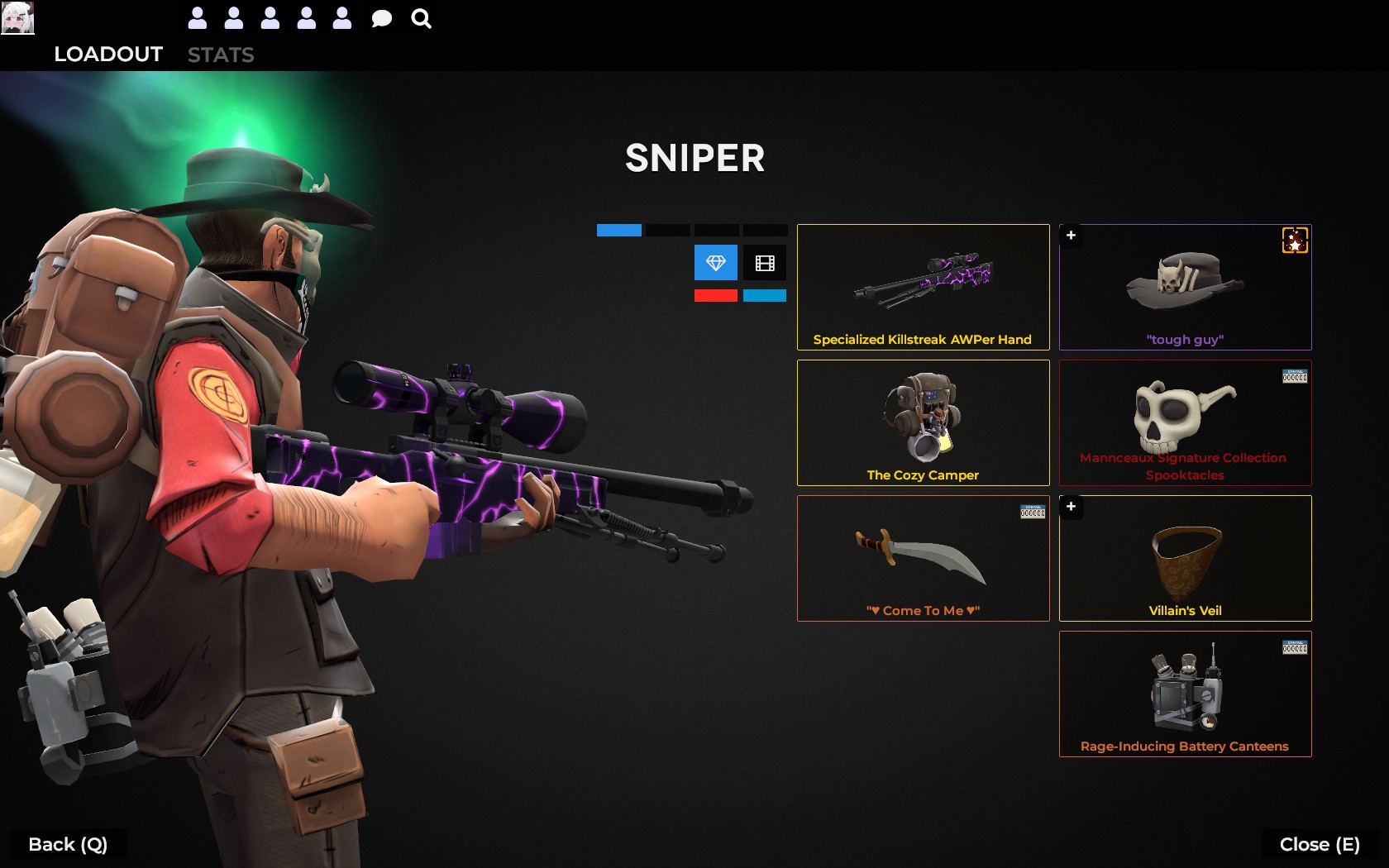Select the LOADOUT tab
Viewport: 1389px width, 868px height.
[x=107, y=55]
